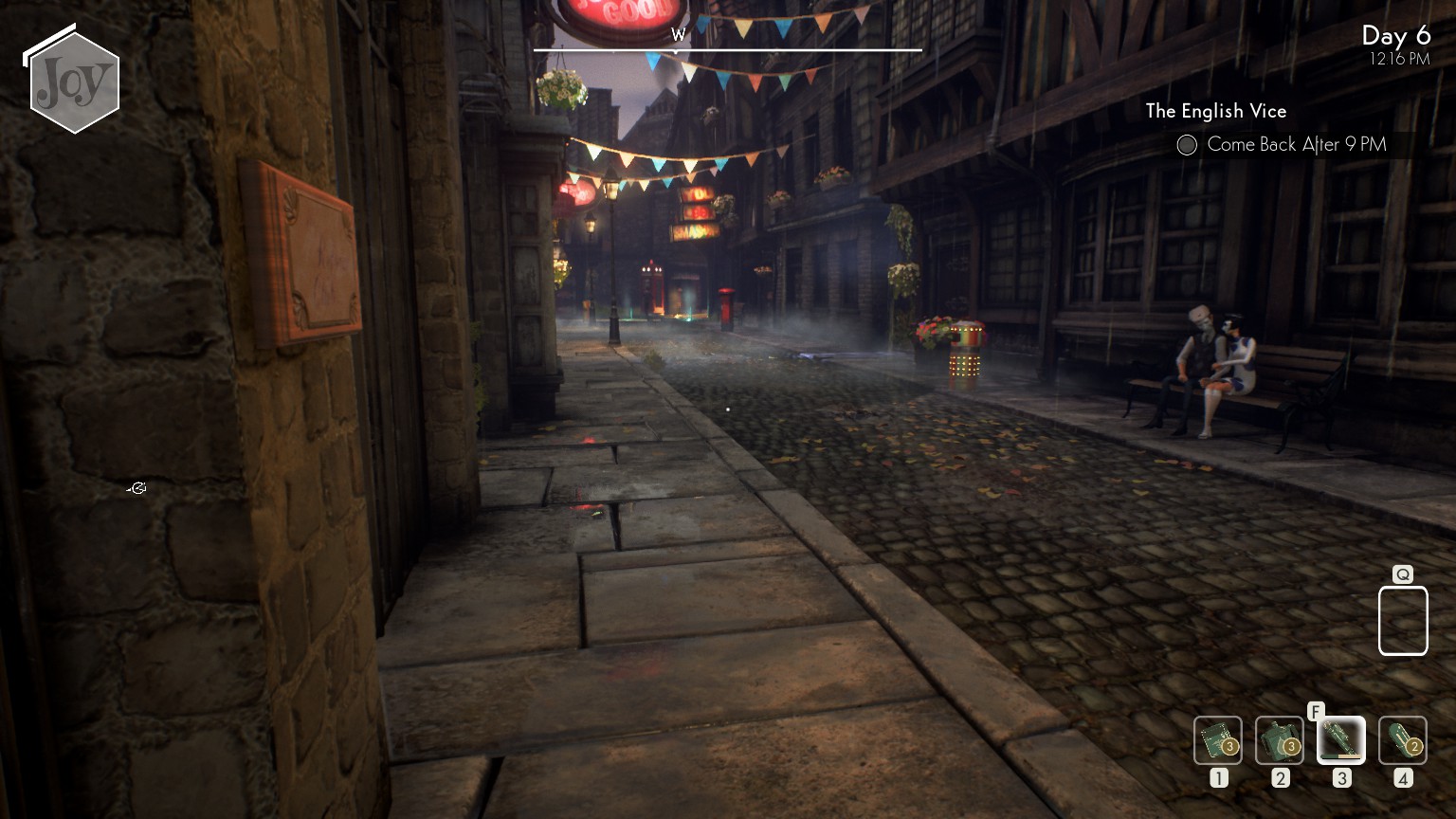The width and height of the screenshot is (1456, 819).
Task: Choose the green canteen in hotbar slot 2
Action: [x=1279, y=740]
